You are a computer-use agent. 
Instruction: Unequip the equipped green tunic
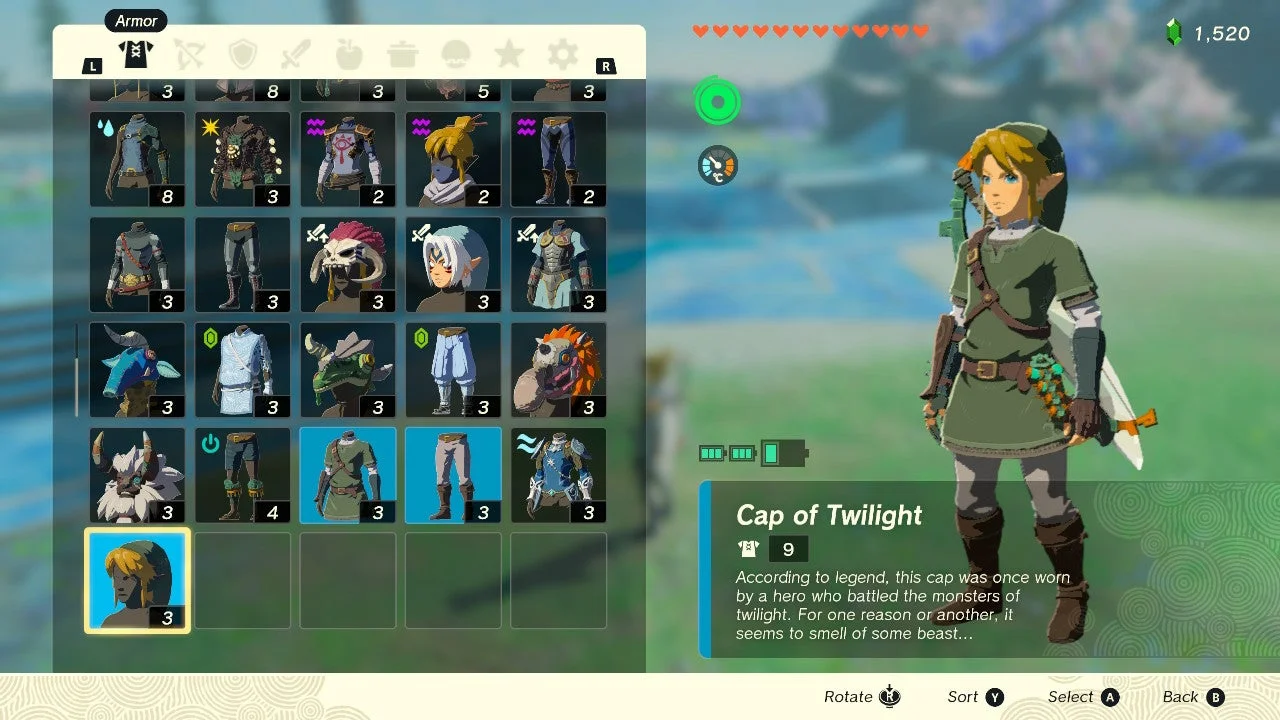[x=347, y=475]
